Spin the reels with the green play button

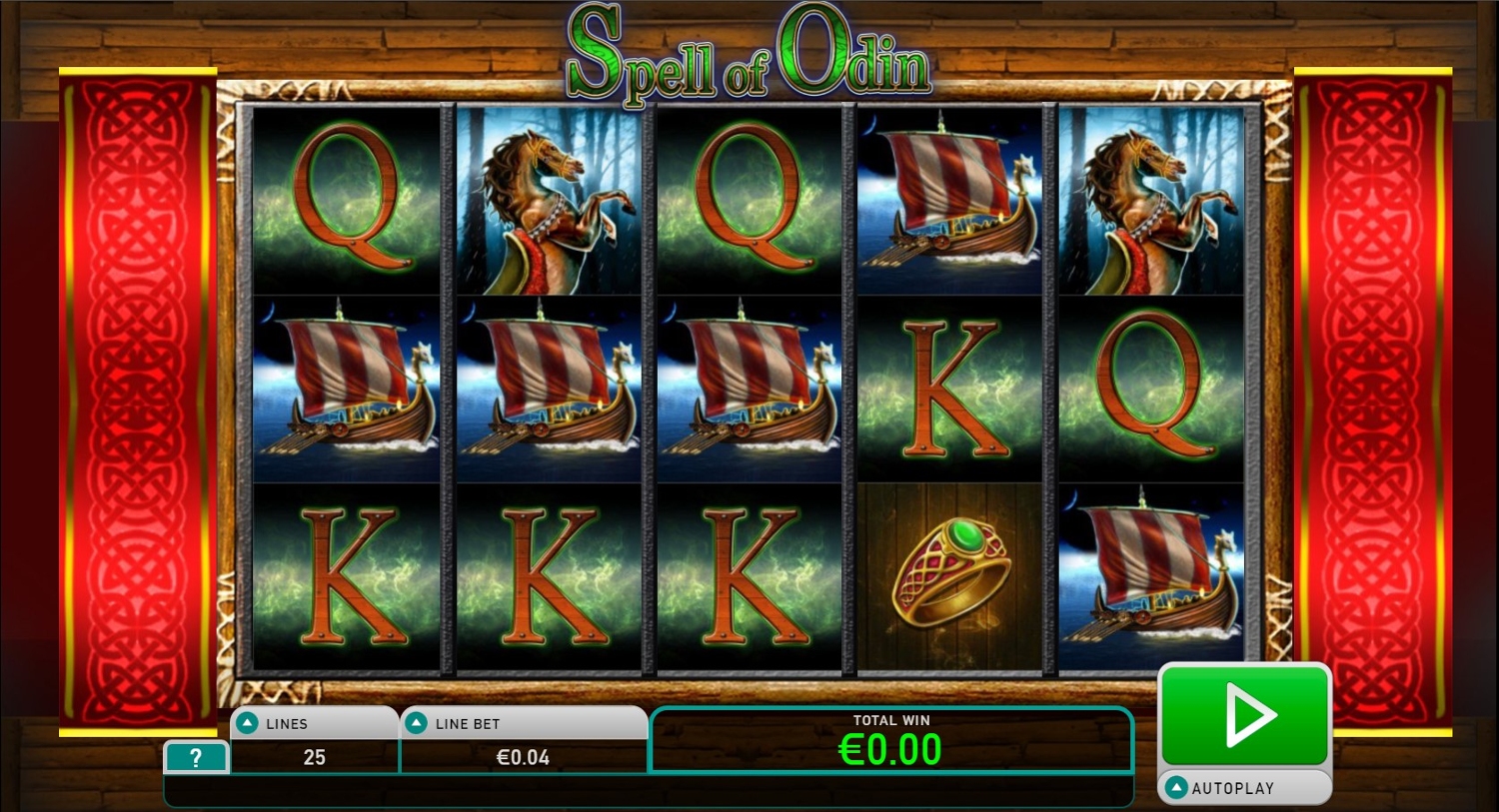[1245, 715]
